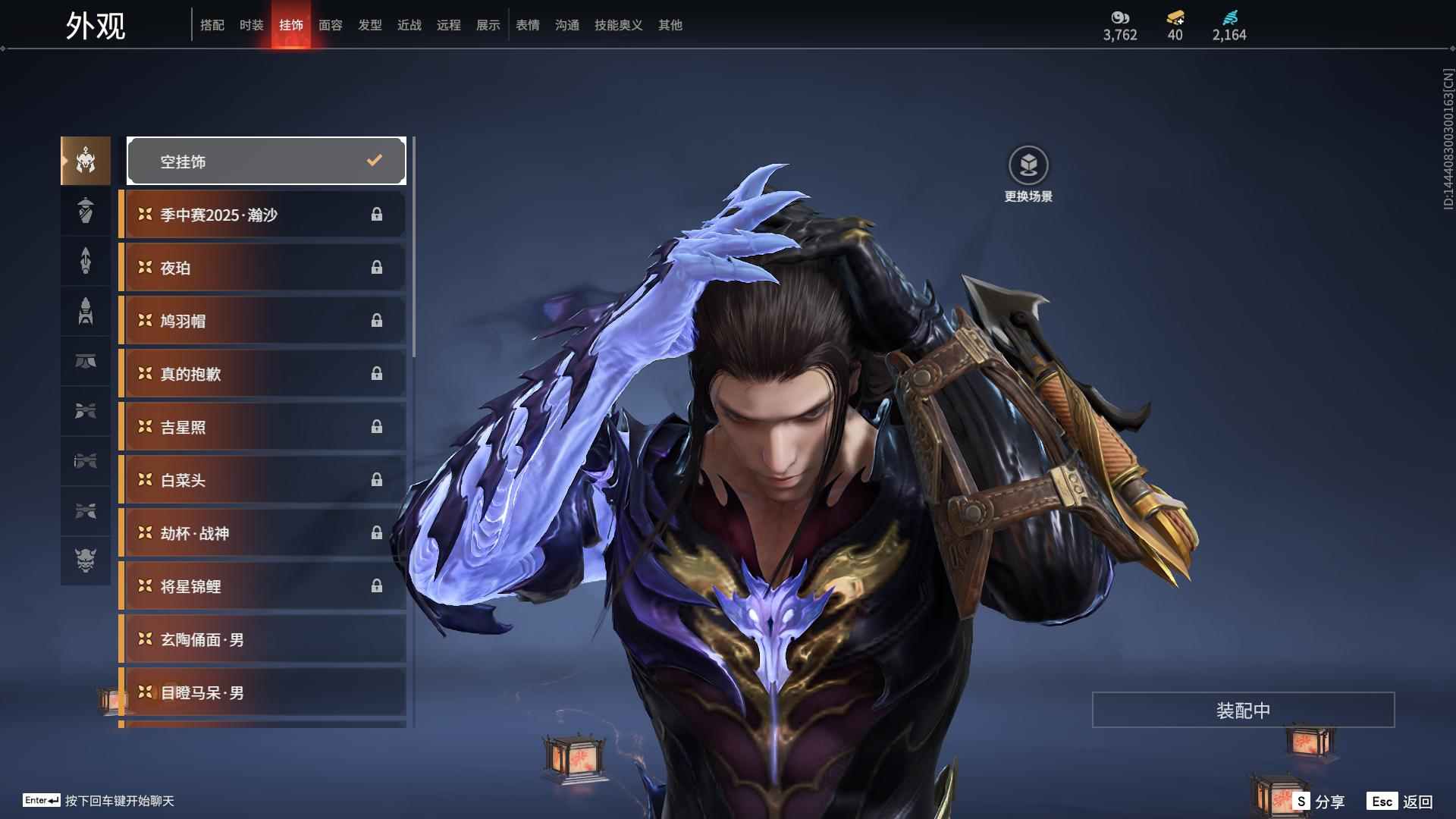Image resolution: width=1456 pixels, height=819 pixels.
Task: Go to the 发型 tab
Action: 369,25
